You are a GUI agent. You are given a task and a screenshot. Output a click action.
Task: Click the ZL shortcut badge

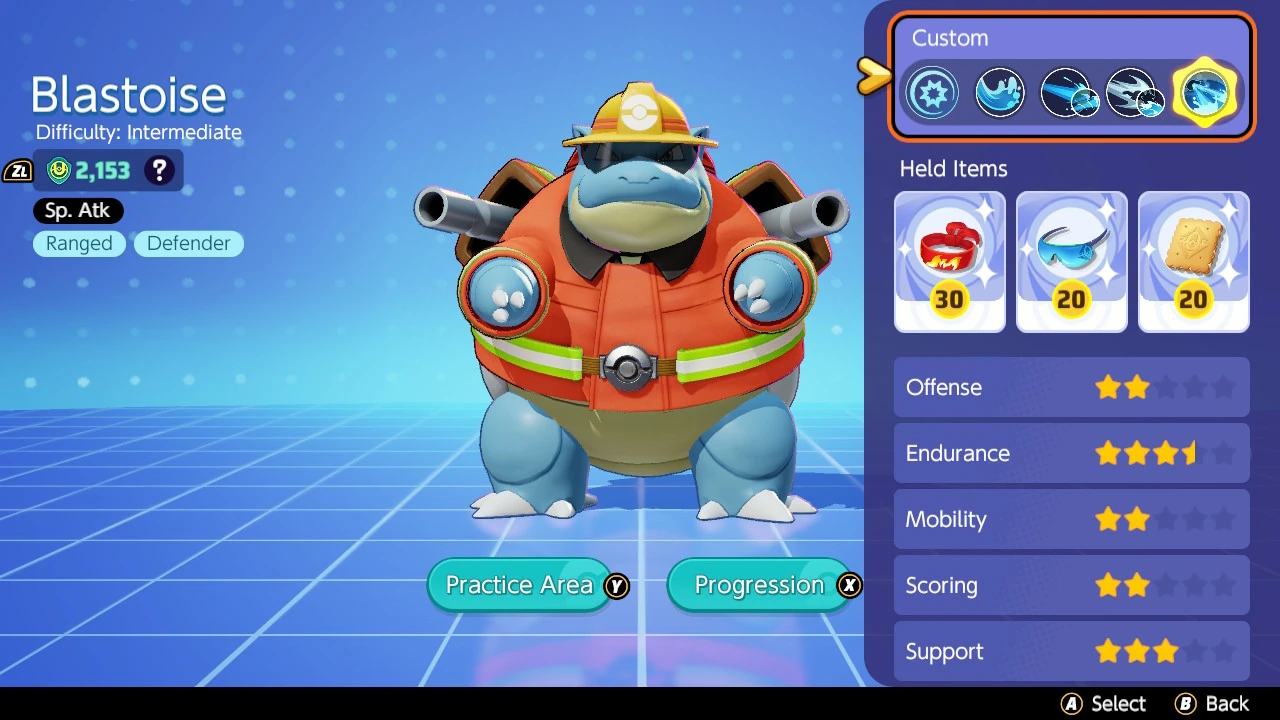[x=18, y=170]
